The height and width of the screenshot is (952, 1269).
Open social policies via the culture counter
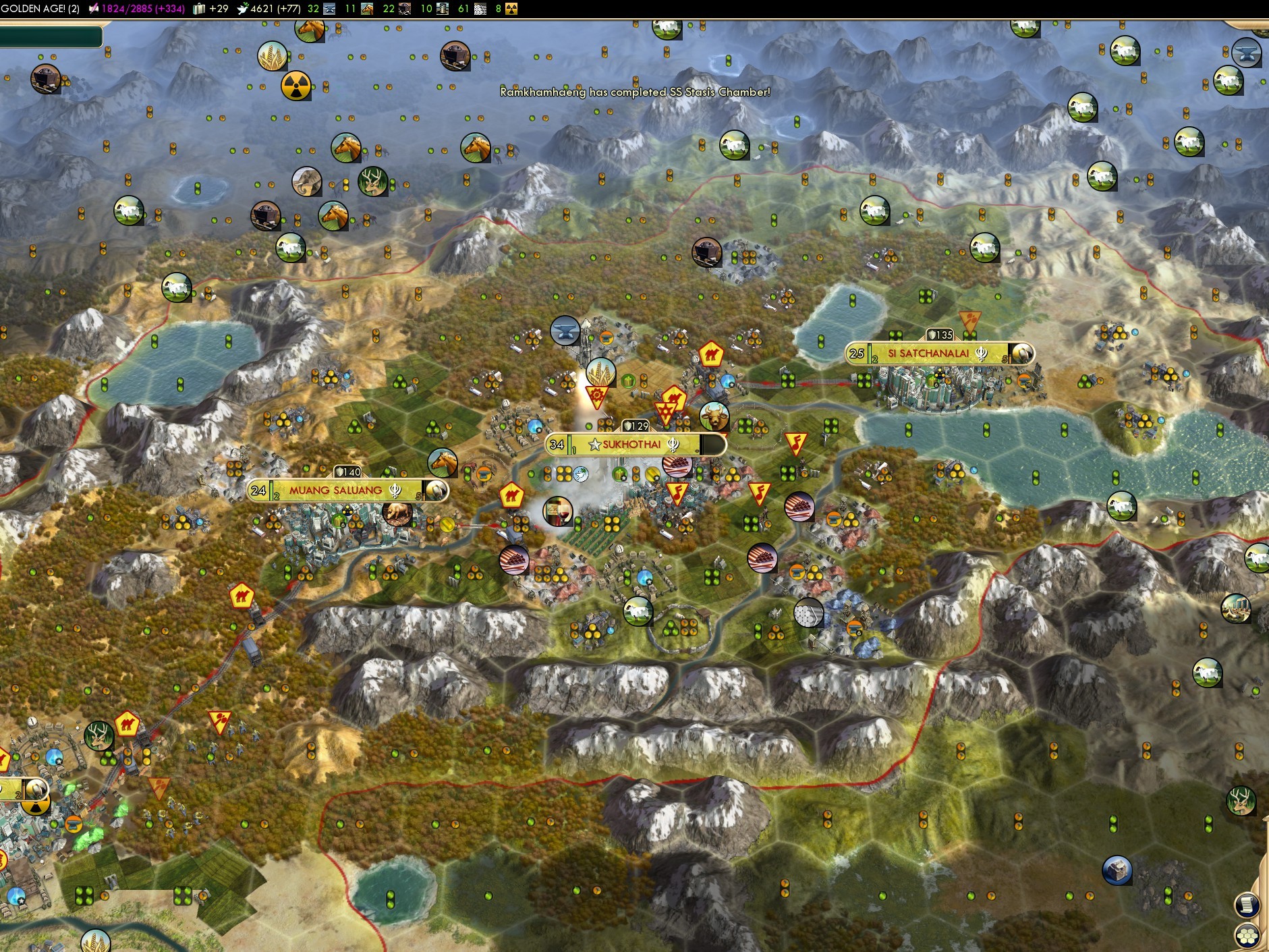pos(138,9)
